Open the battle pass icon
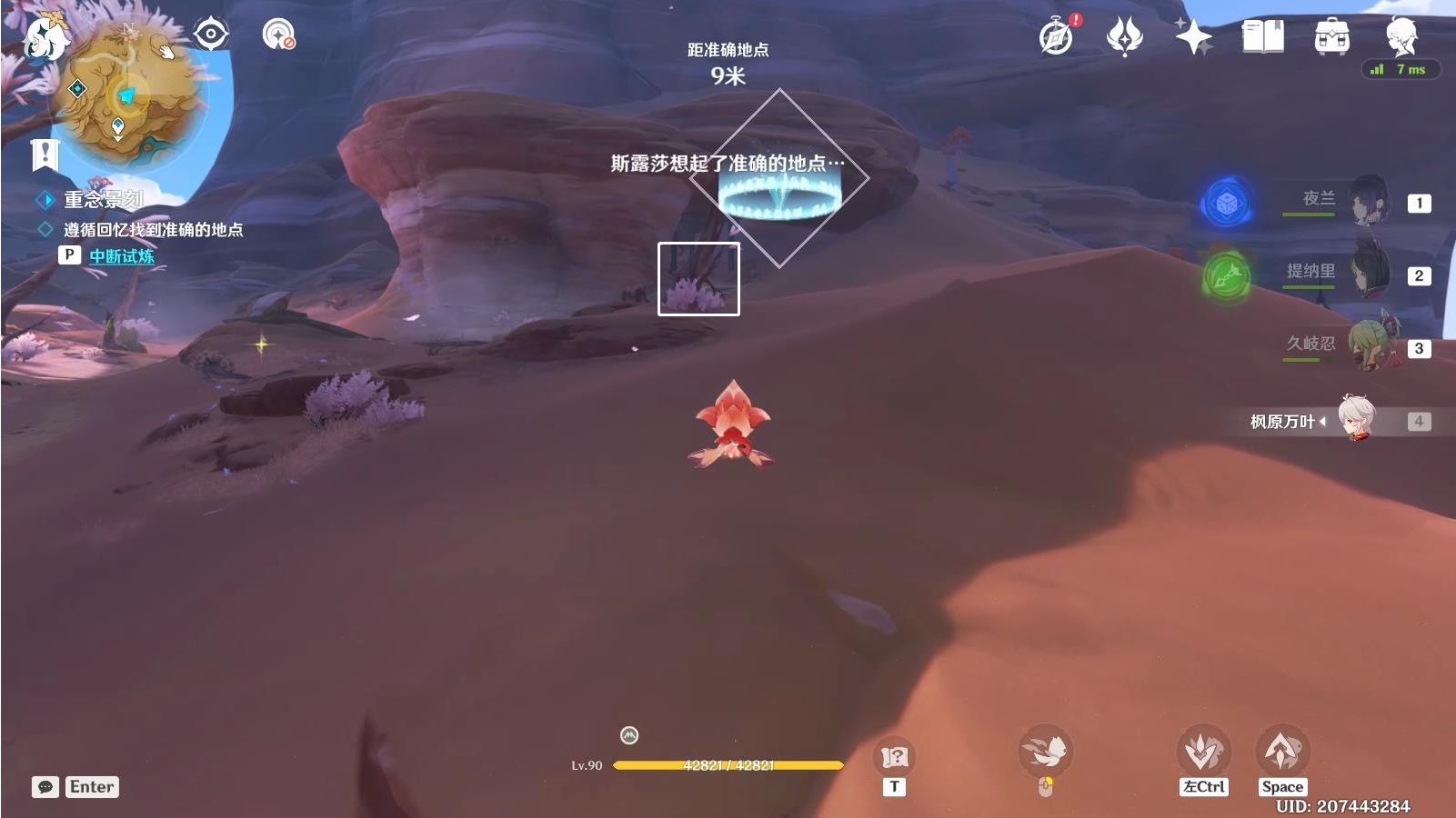Screen dimensions: 1456x818 (1124, 36)
